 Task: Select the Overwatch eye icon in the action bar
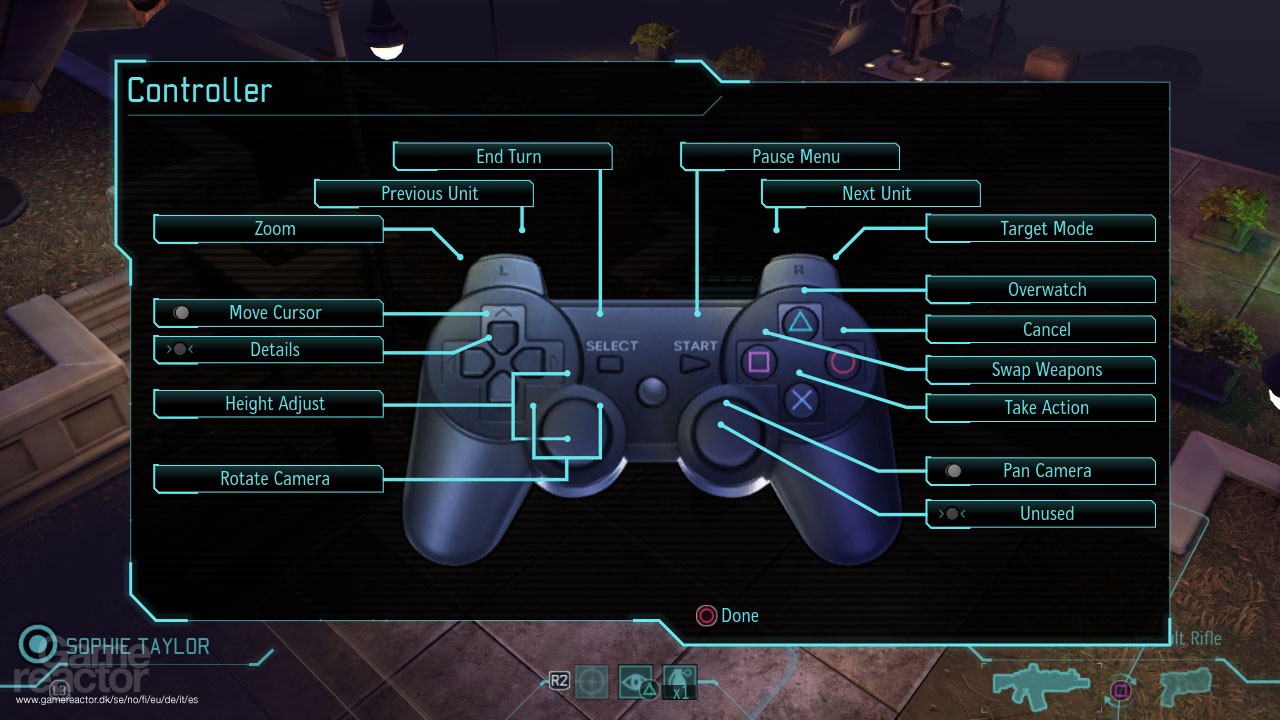634,681
